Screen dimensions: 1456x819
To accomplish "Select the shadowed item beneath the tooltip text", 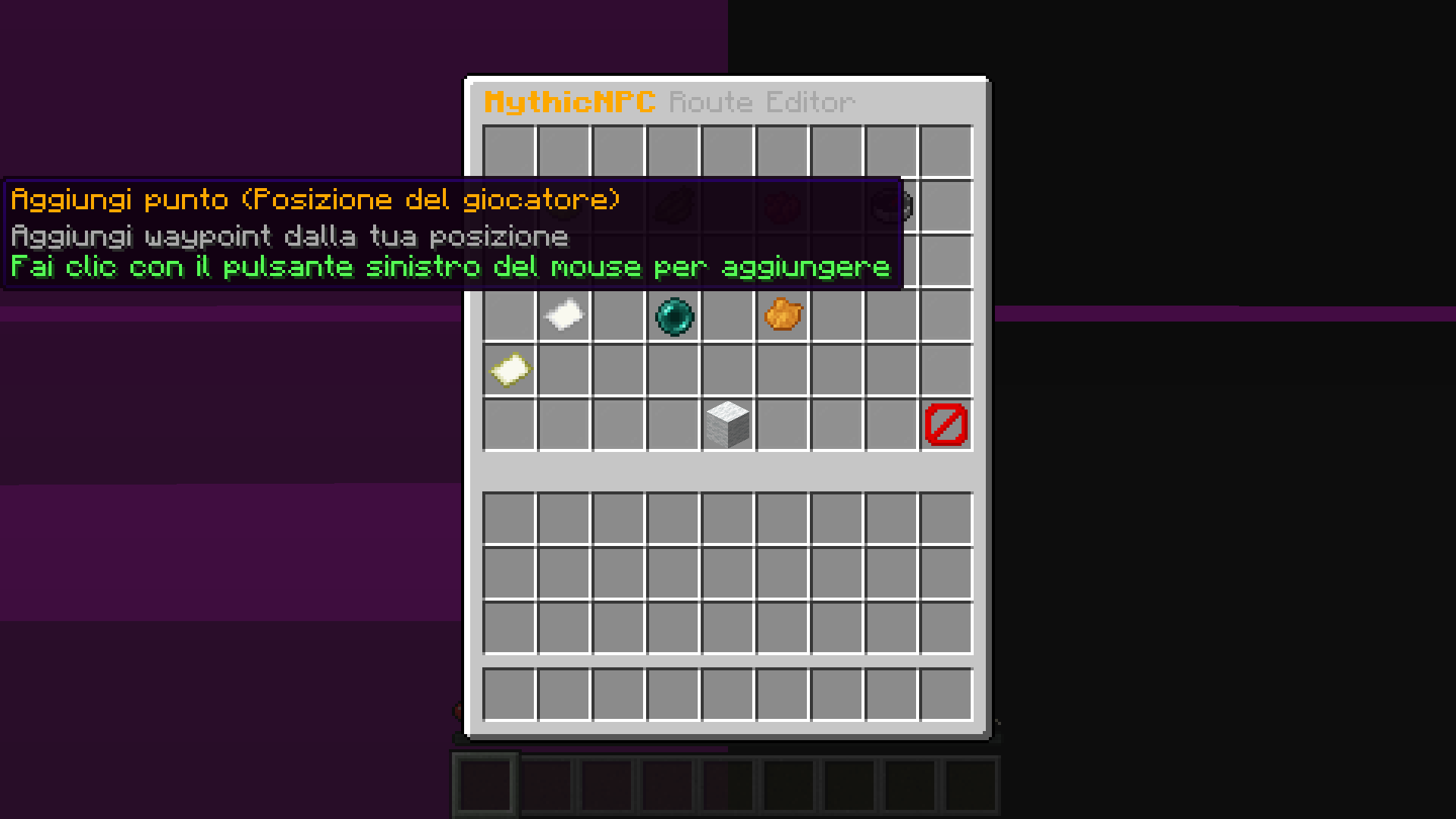I will (675, 205).
